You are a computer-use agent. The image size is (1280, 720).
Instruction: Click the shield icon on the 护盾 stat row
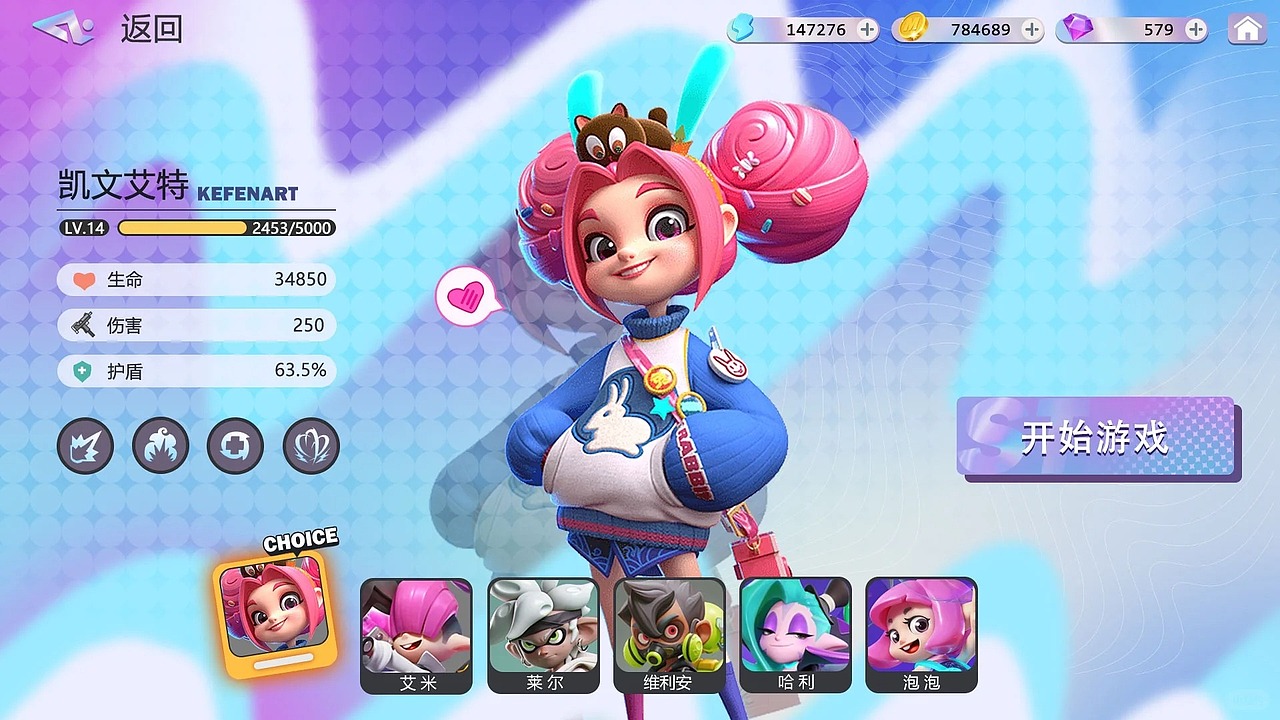click(82, 371)
